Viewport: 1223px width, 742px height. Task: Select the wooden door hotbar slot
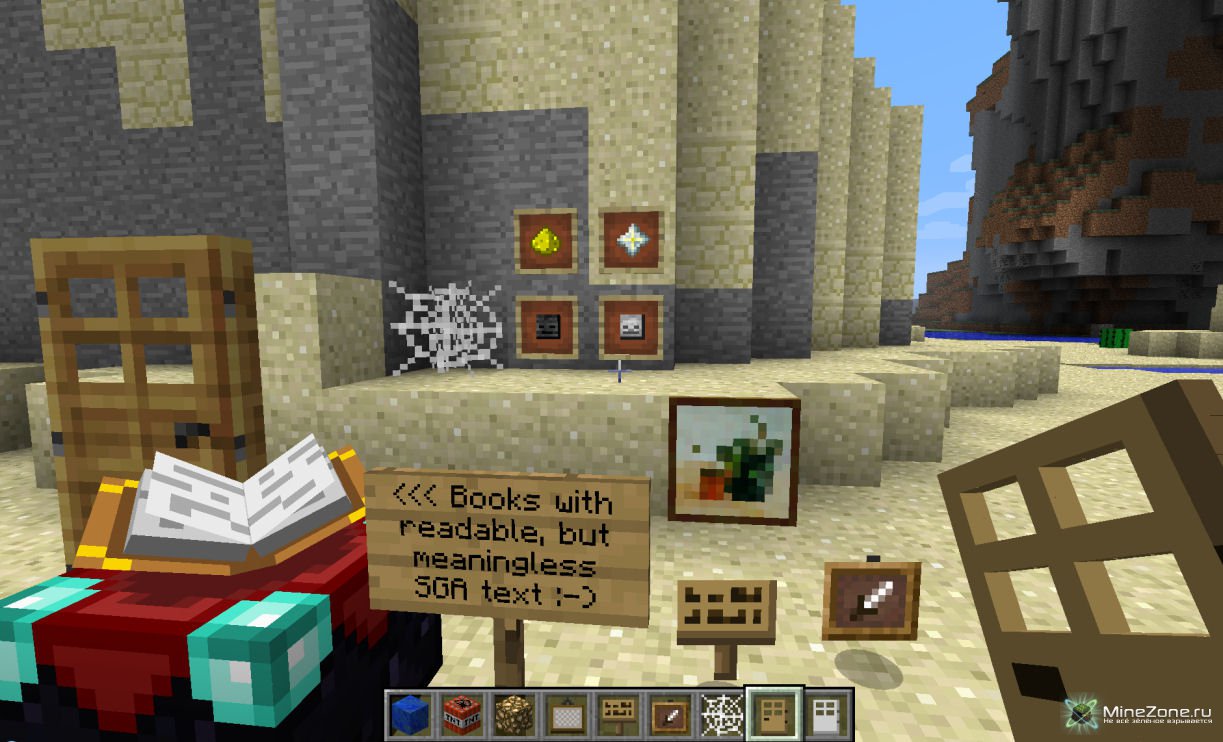click(x=775, y=713)
